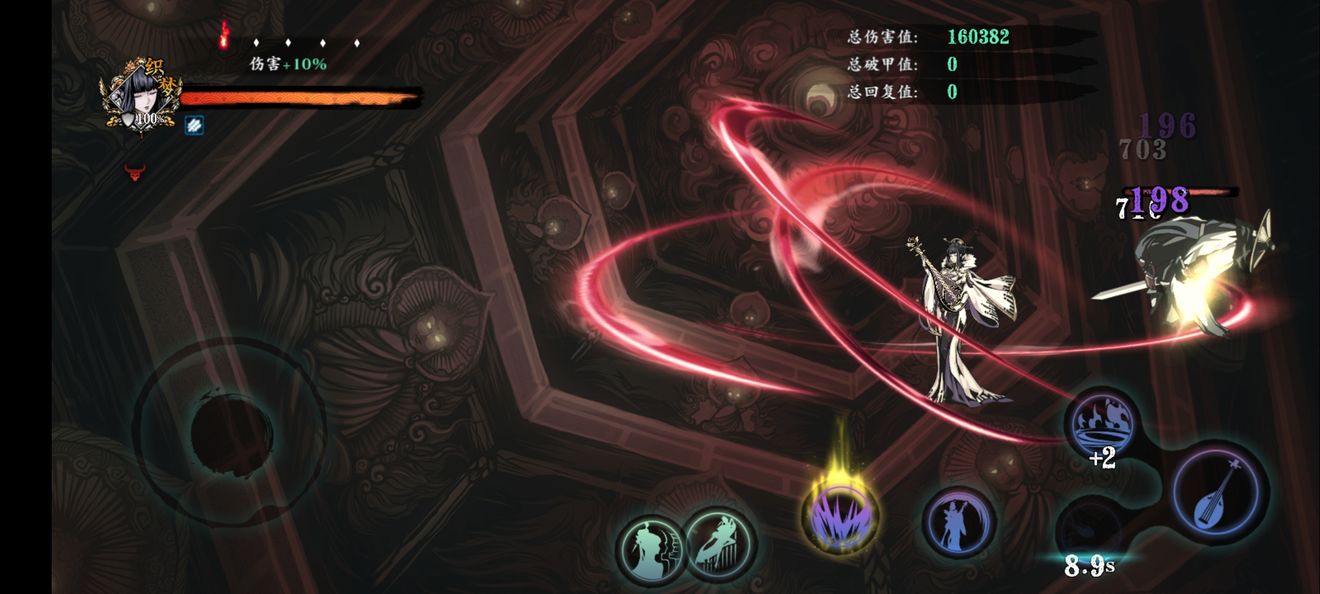Activate the flame ring skill showing +2
This screenshot has height=594, width=1320.
(1099, 424)
